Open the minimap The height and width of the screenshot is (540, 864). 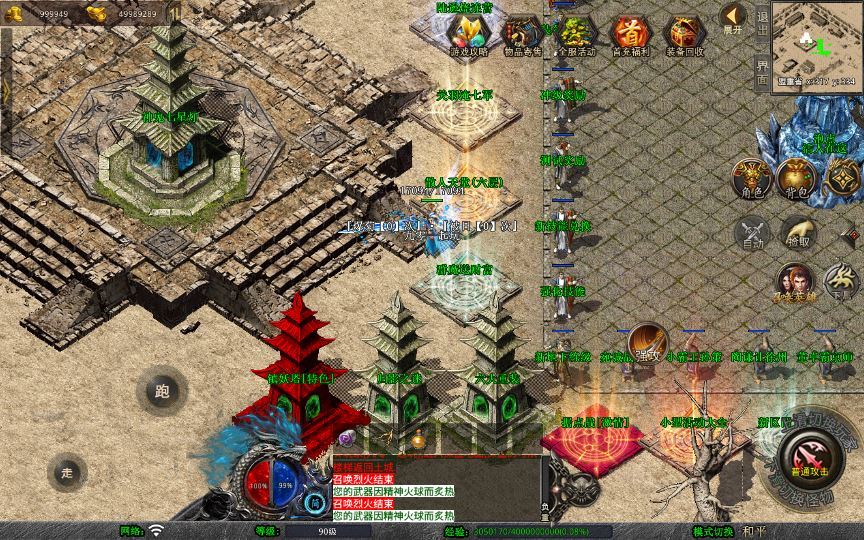click(816, 38)
